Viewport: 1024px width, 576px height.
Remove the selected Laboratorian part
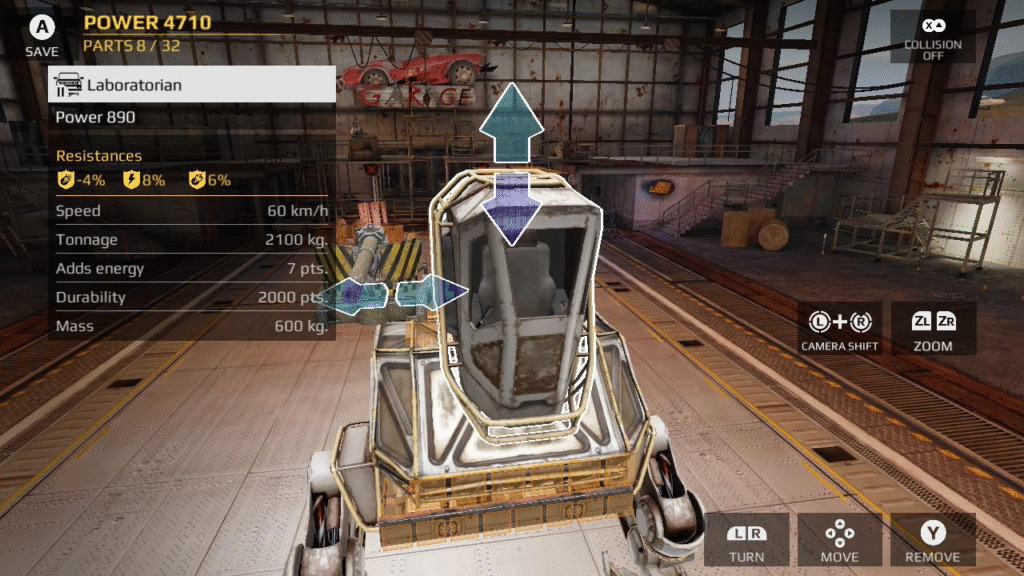pos(932,540)
